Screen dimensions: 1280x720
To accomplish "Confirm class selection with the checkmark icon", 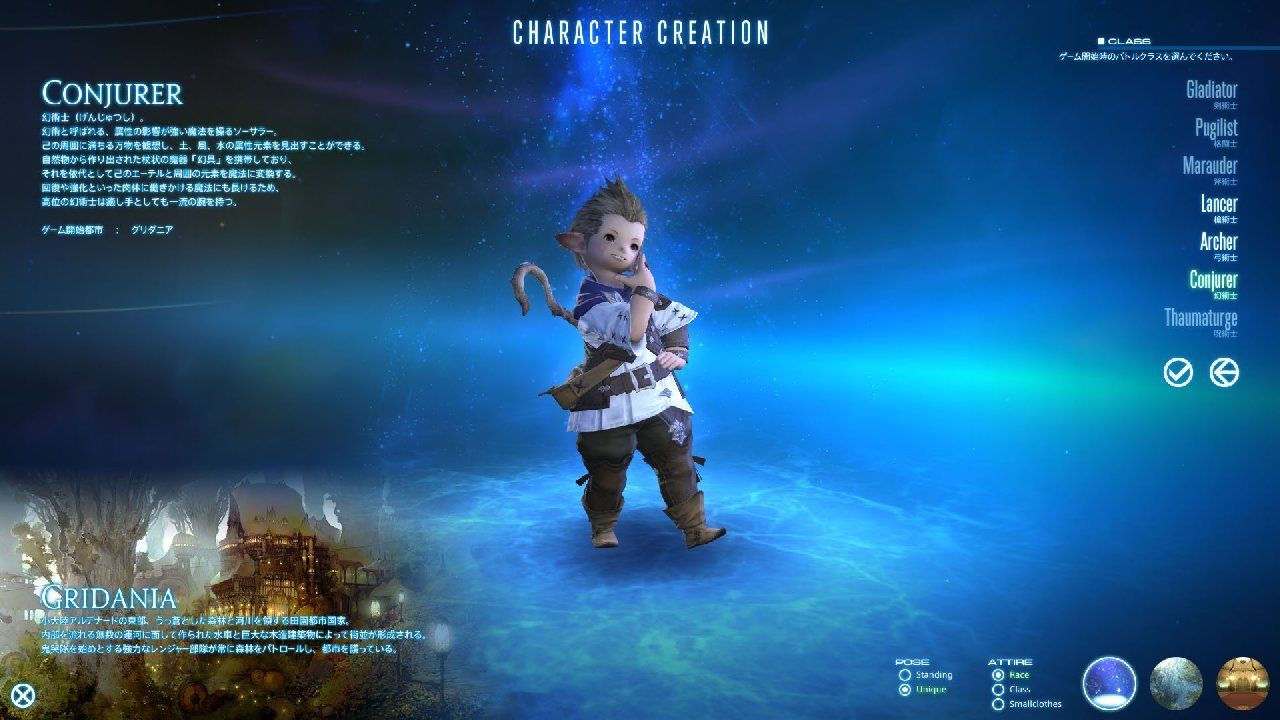I will (x=1178, y=372).
